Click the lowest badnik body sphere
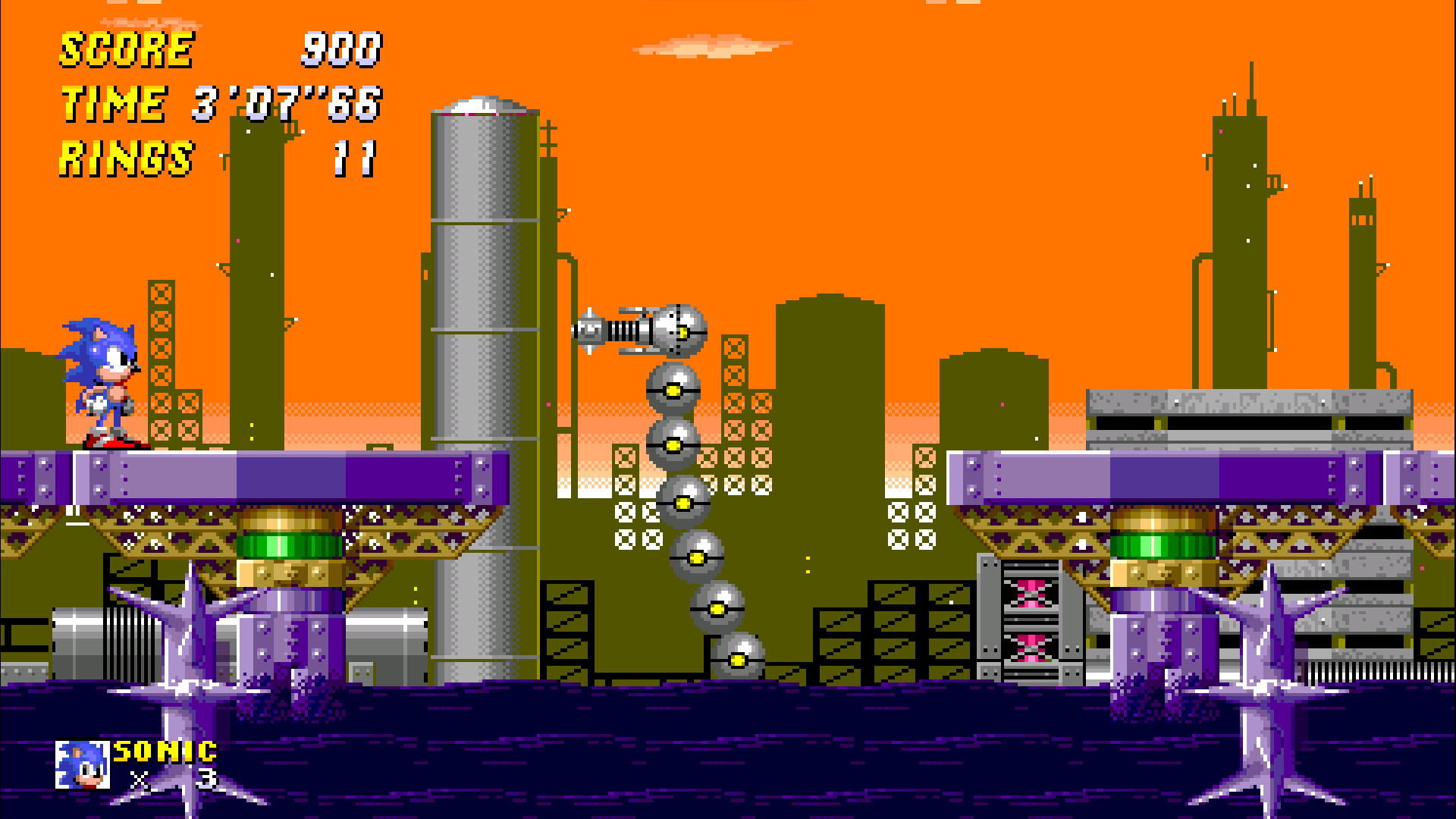The height and width of the screenshot is (819, 1456). [739, 654]
